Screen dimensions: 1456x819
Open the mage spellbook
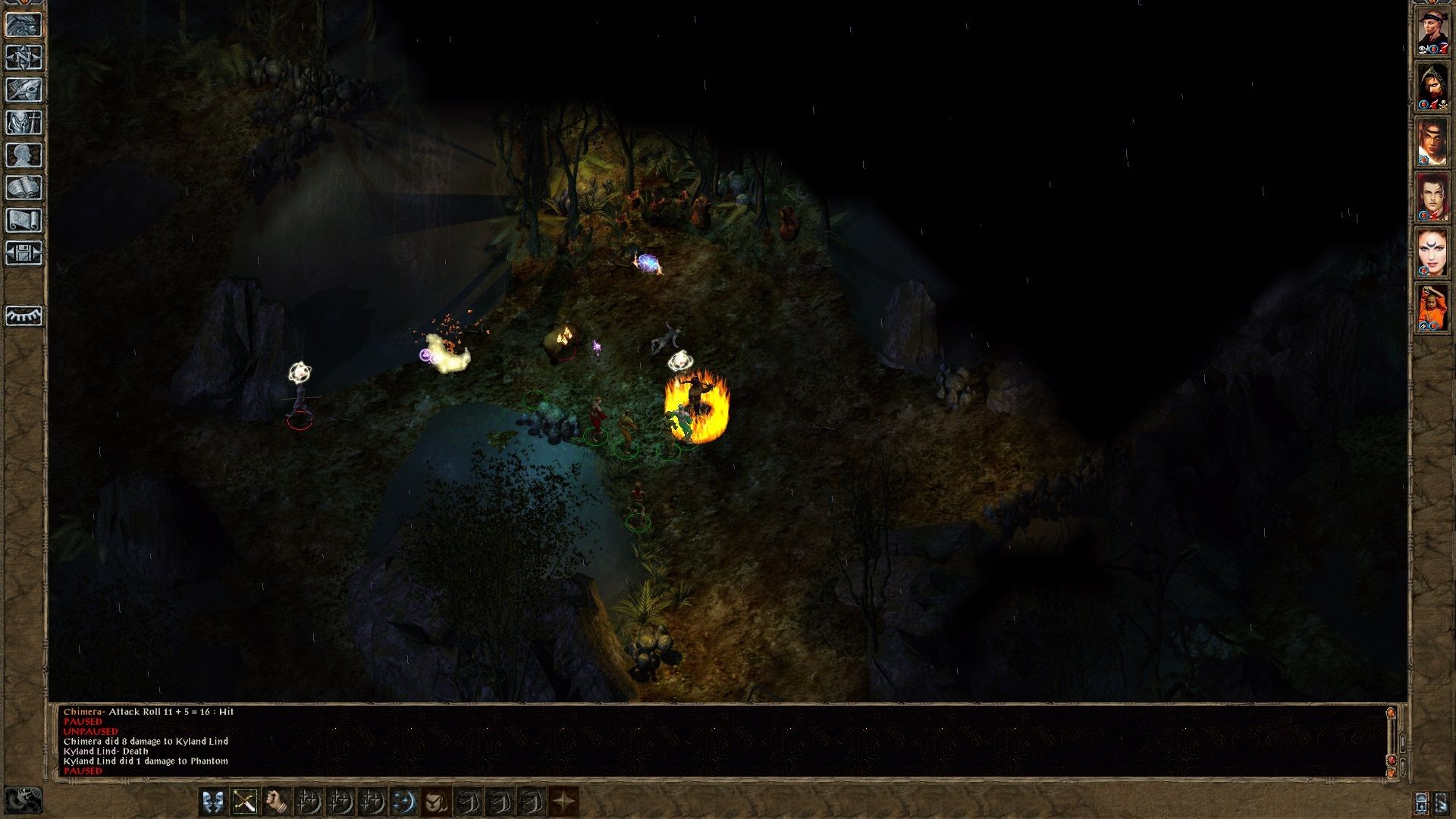[24, 187]
